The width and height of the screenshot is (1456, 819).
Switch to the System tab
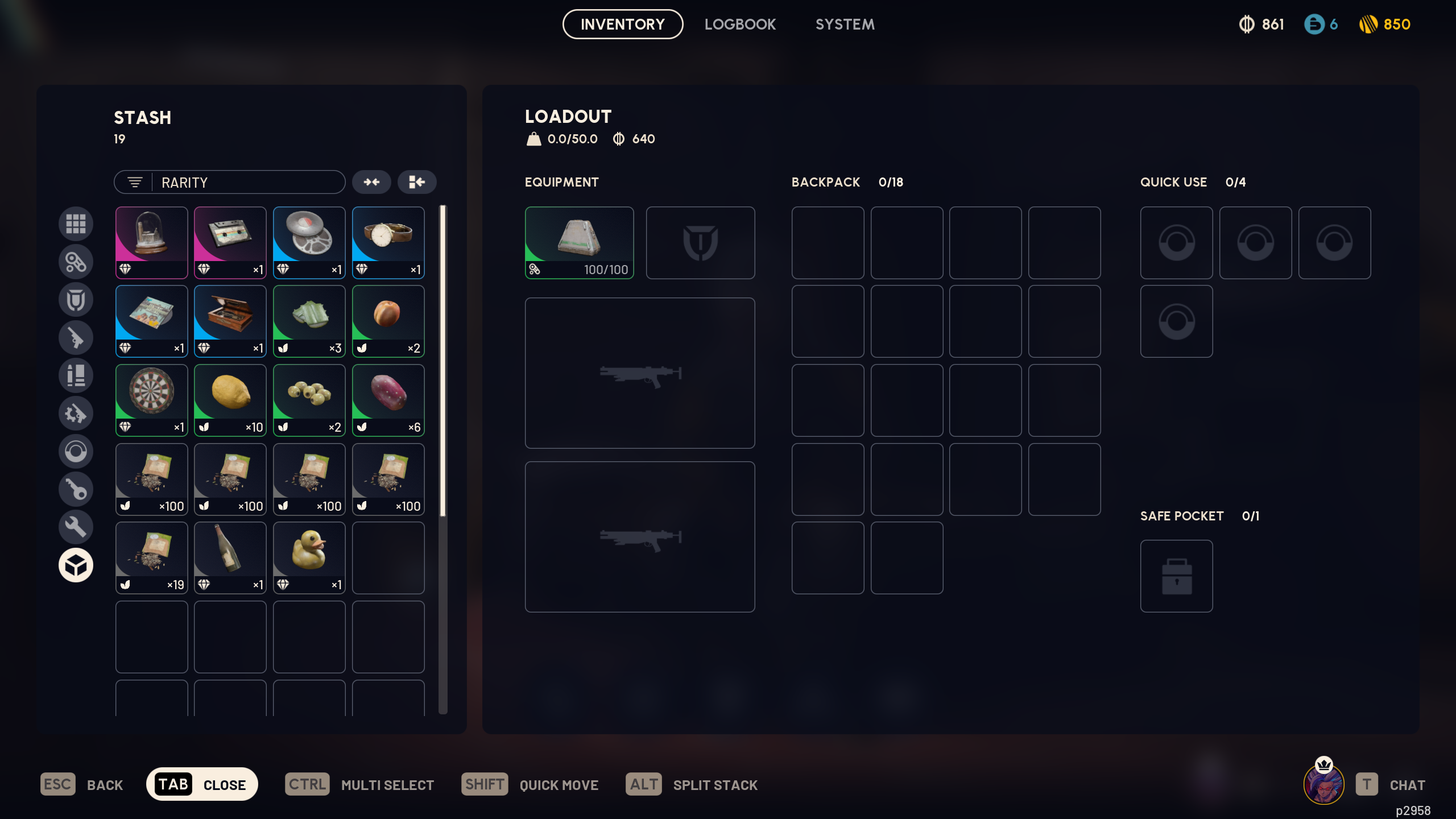[x=845, y=24]
